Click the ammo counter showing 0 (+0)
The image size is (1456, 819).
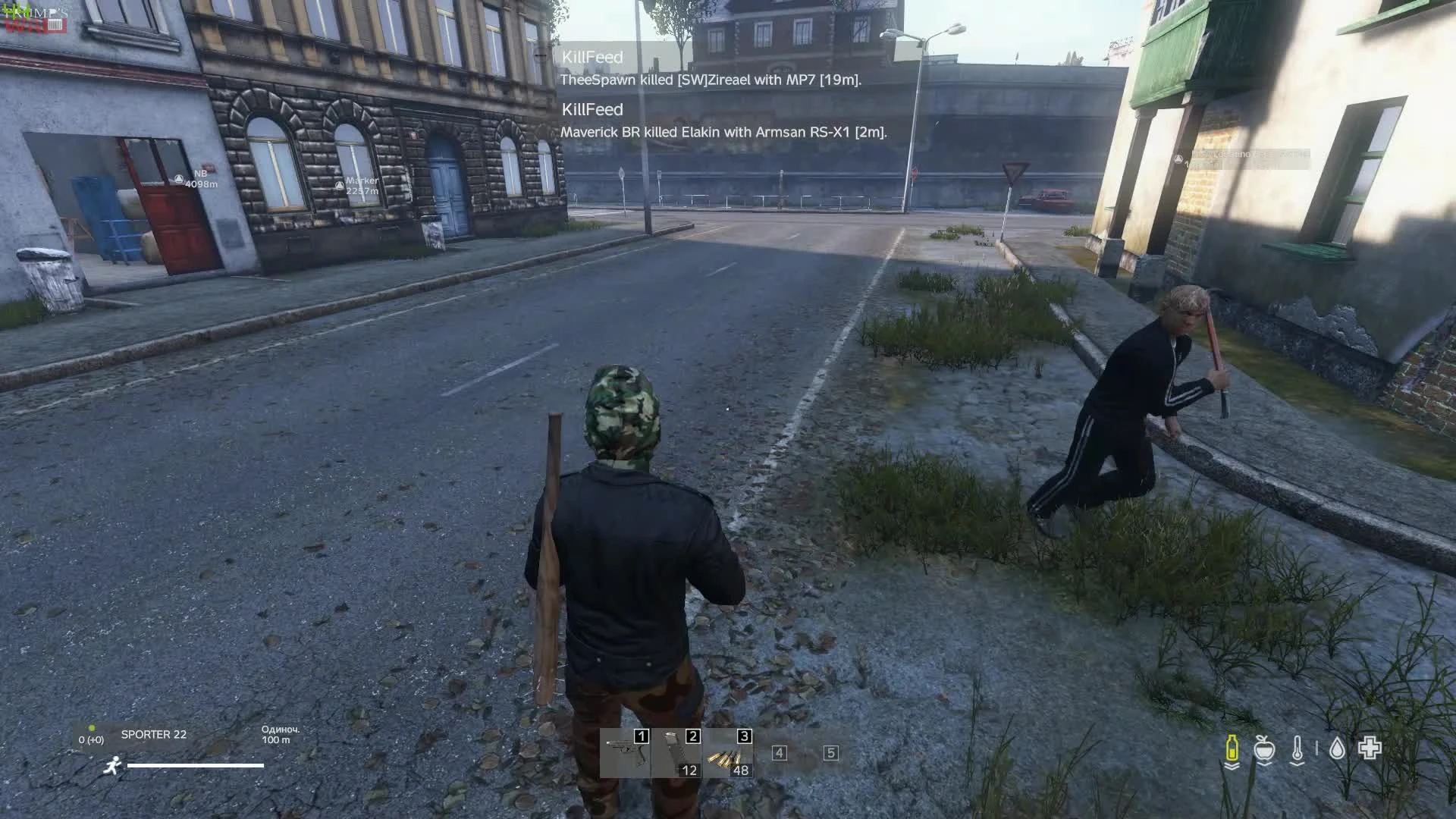[91, 740]
